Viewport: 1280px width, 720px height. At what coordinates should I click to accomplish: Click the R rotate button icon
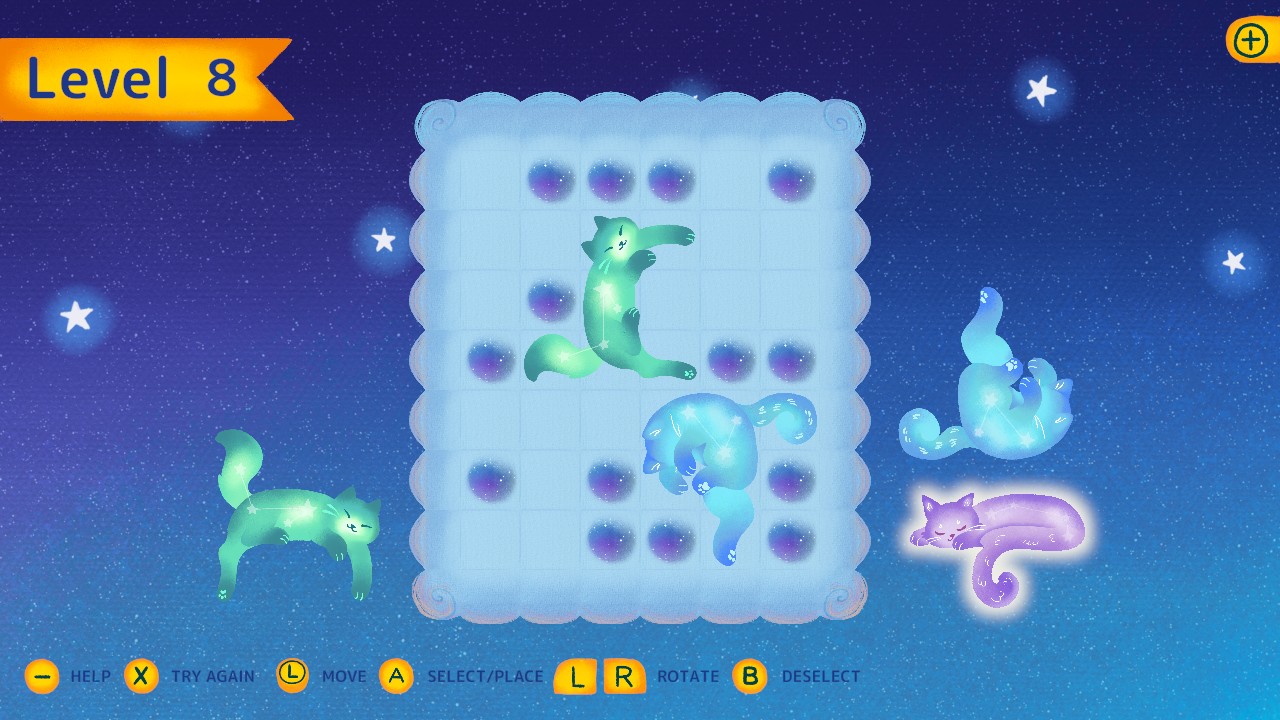(x=623, y=676)
